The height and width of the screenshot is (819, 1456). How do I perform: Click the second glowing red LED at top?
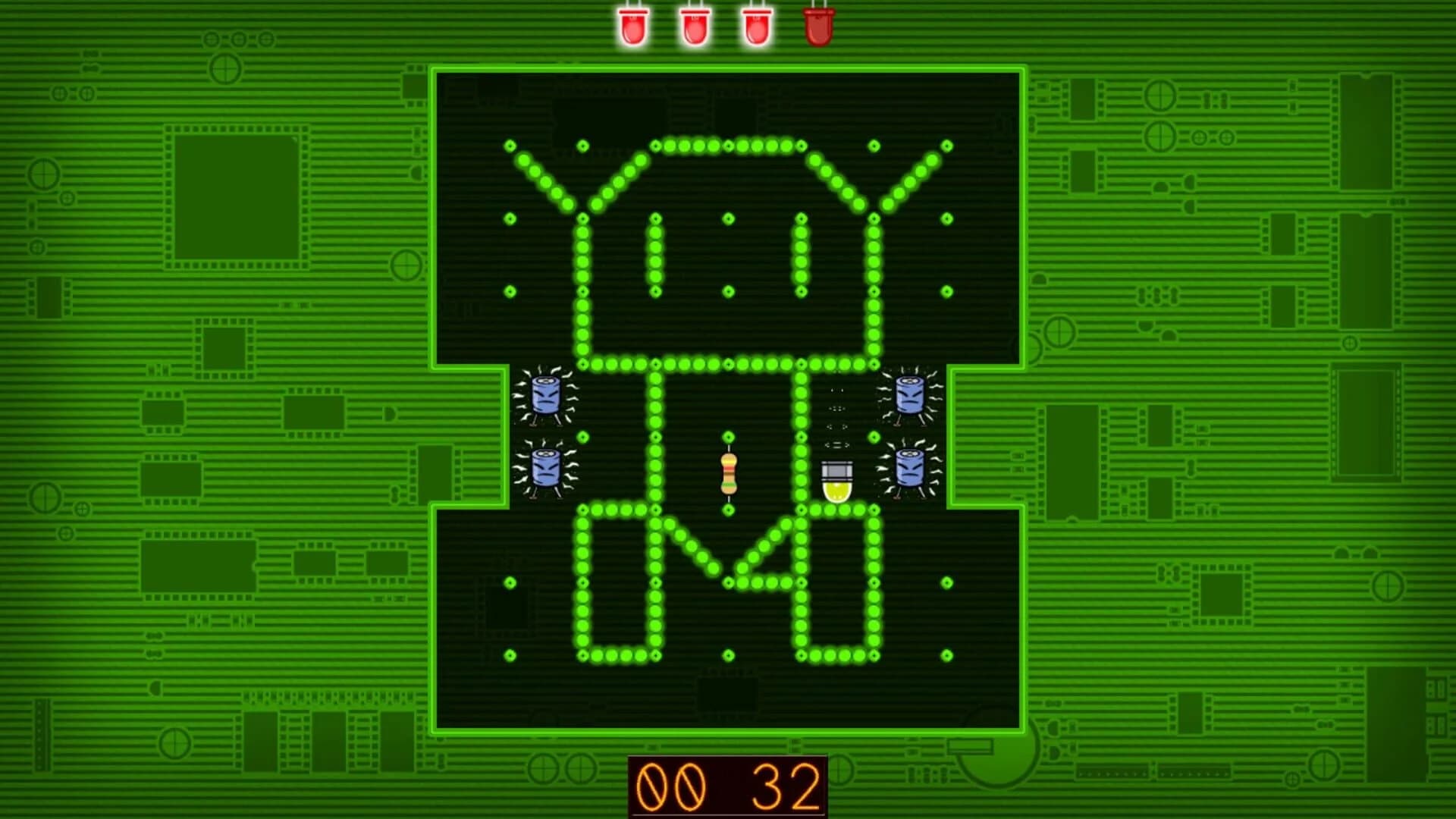point(694,27)
